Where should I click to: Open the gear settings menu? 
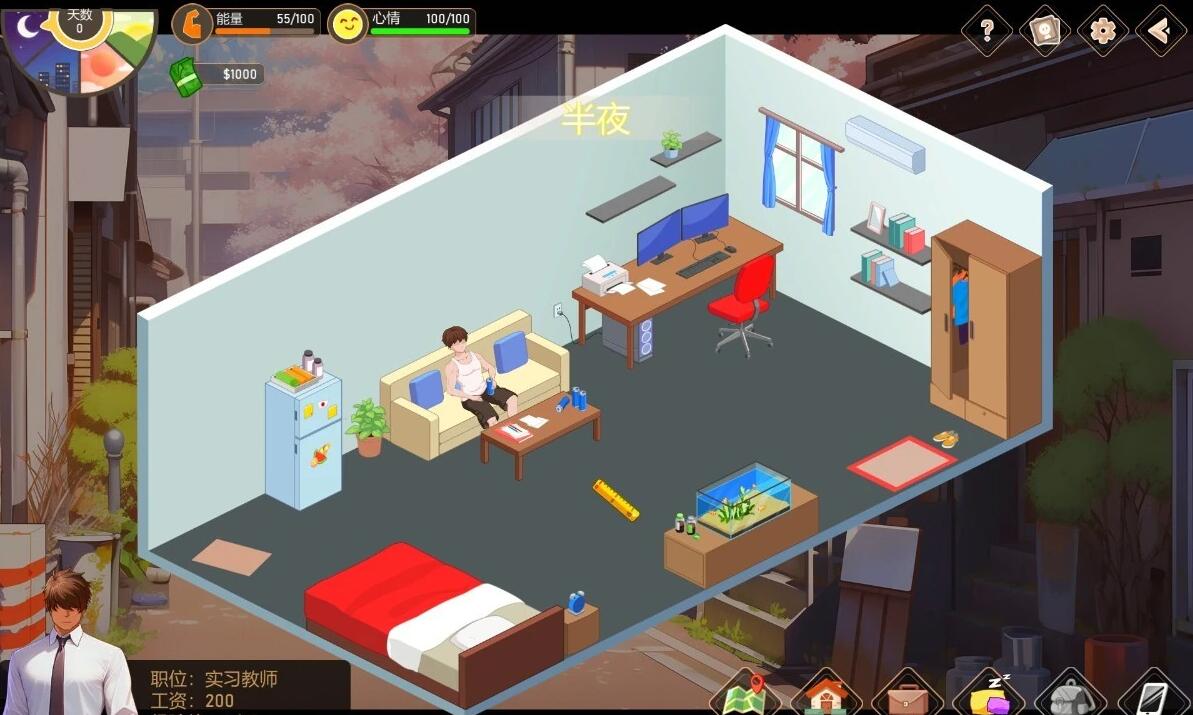(1103, 31)
